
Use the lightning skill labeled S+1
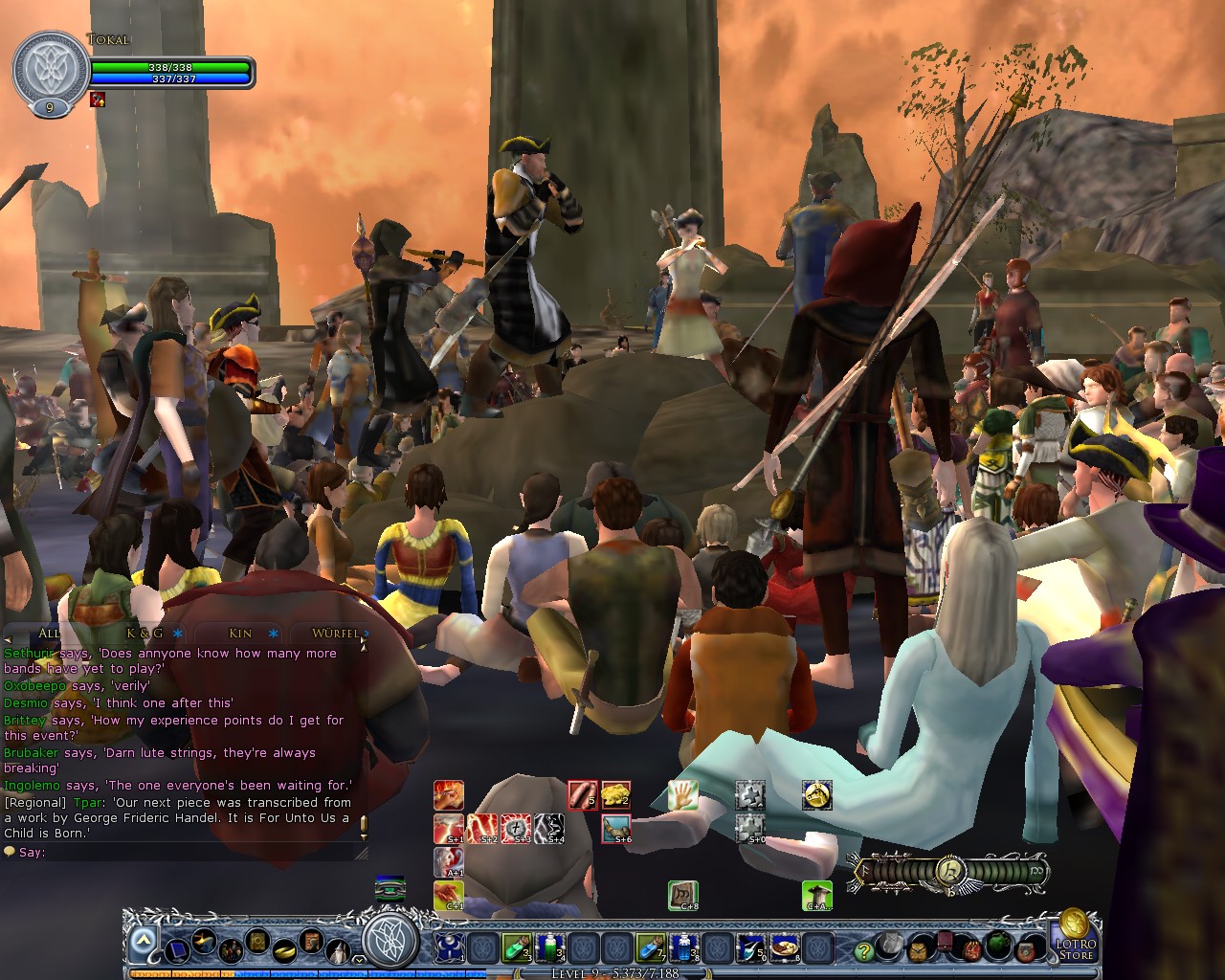449,829
